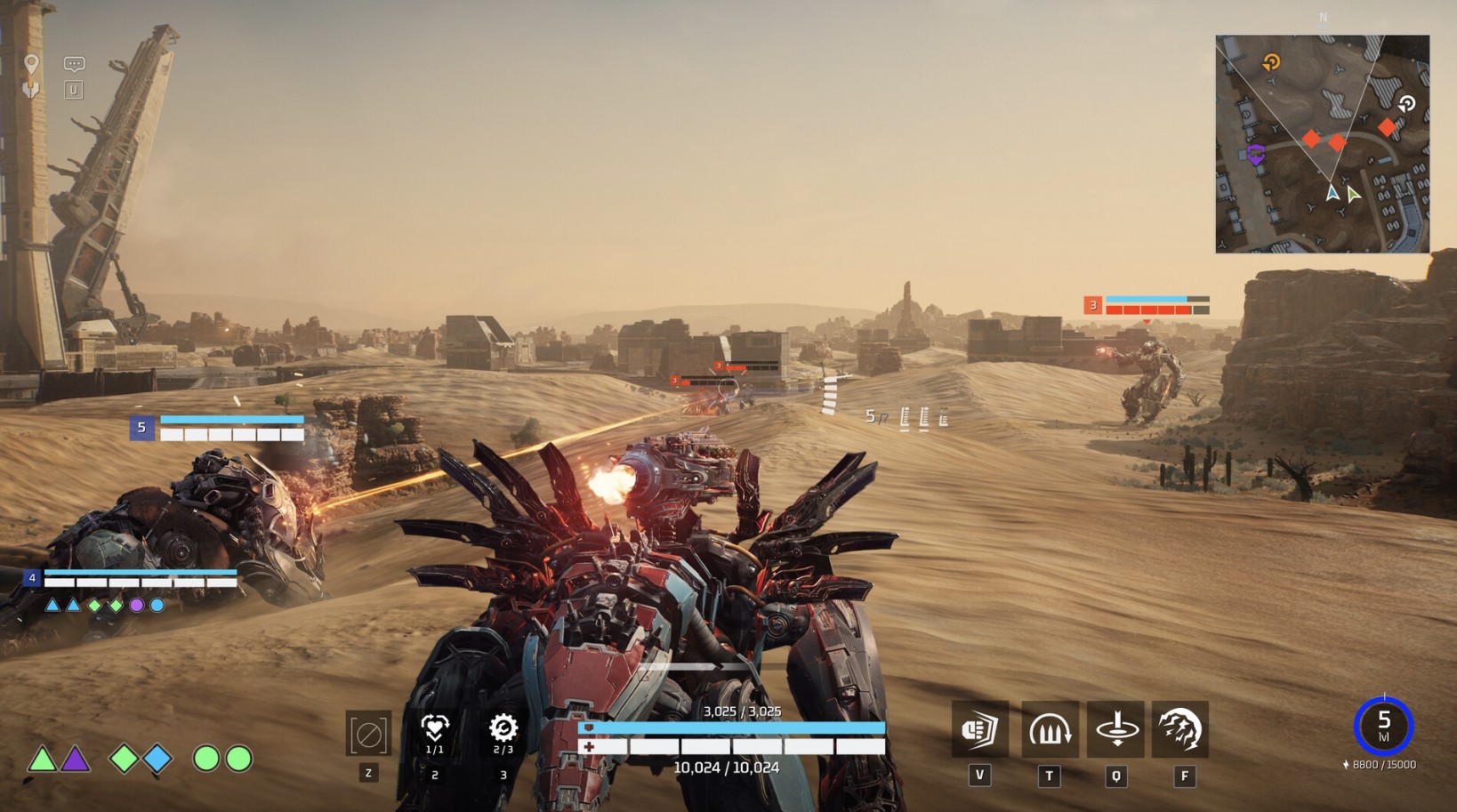This screenshot has height=812, width=1457.
Task: Activate the dome shield ability bound to T
Action: tap(1048, 729)
